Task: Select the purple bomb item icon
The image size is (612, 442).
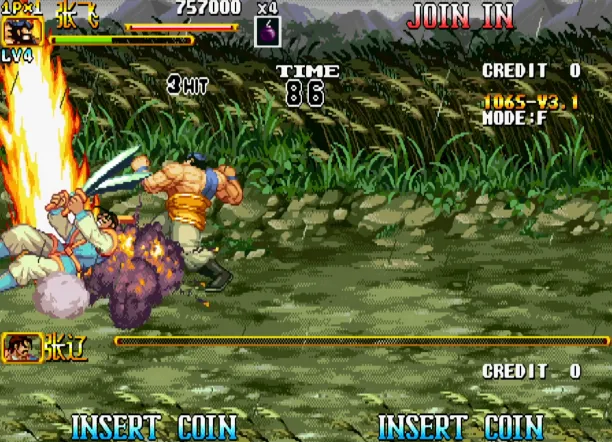Action: (x=268, y=31)
